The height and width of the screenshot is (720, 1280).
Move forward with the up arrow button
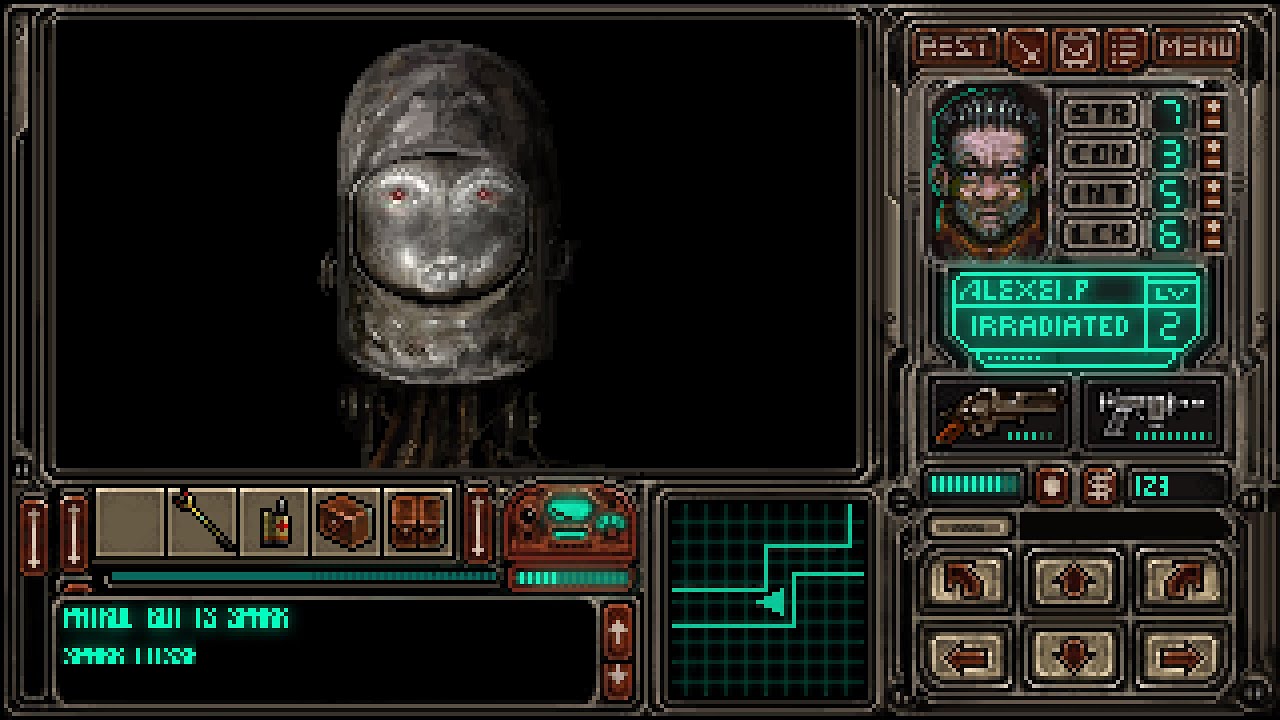[1075, 581]
